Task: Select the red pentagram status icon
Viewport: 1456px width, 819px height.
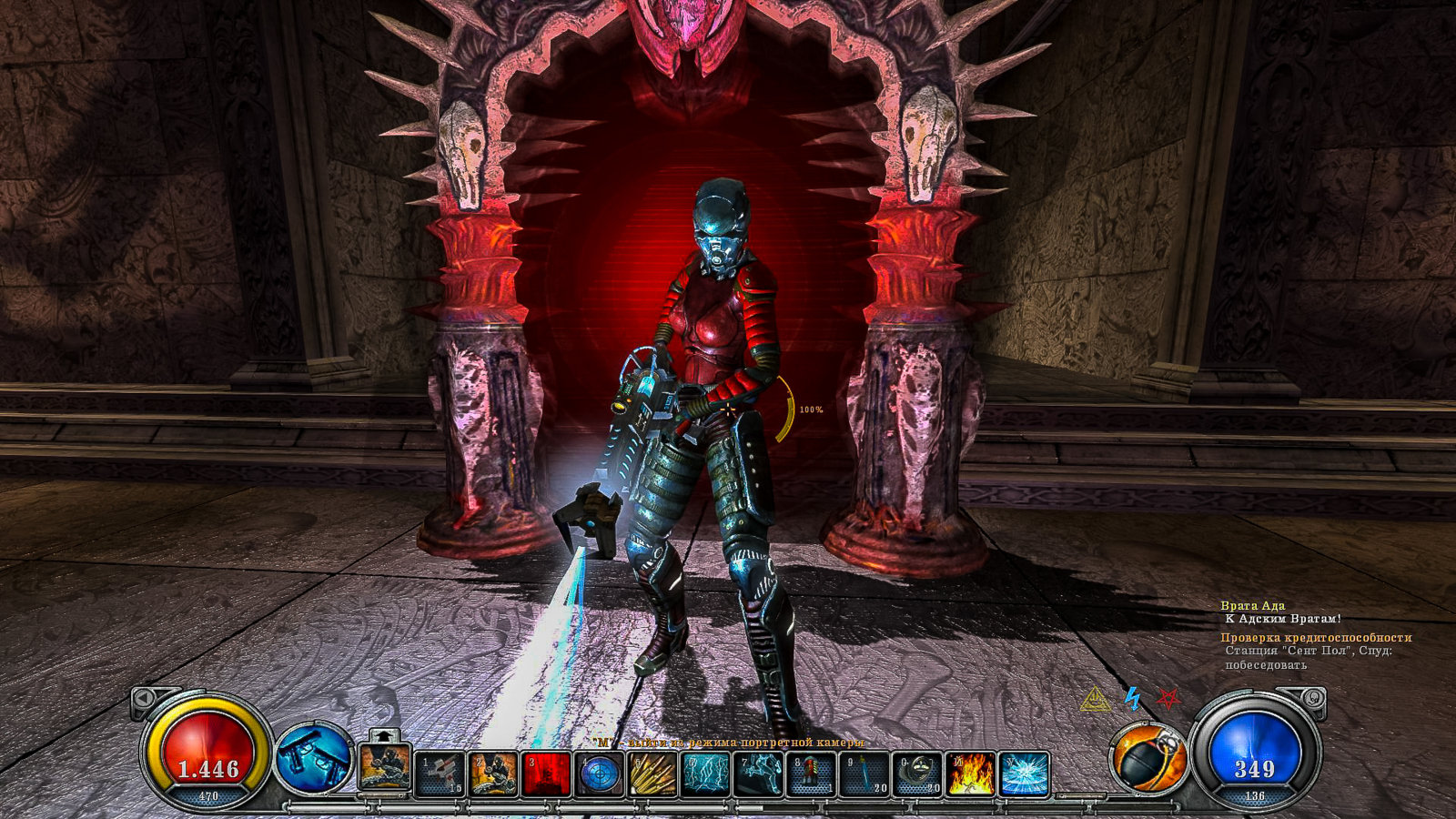Action: point(1168,699)
